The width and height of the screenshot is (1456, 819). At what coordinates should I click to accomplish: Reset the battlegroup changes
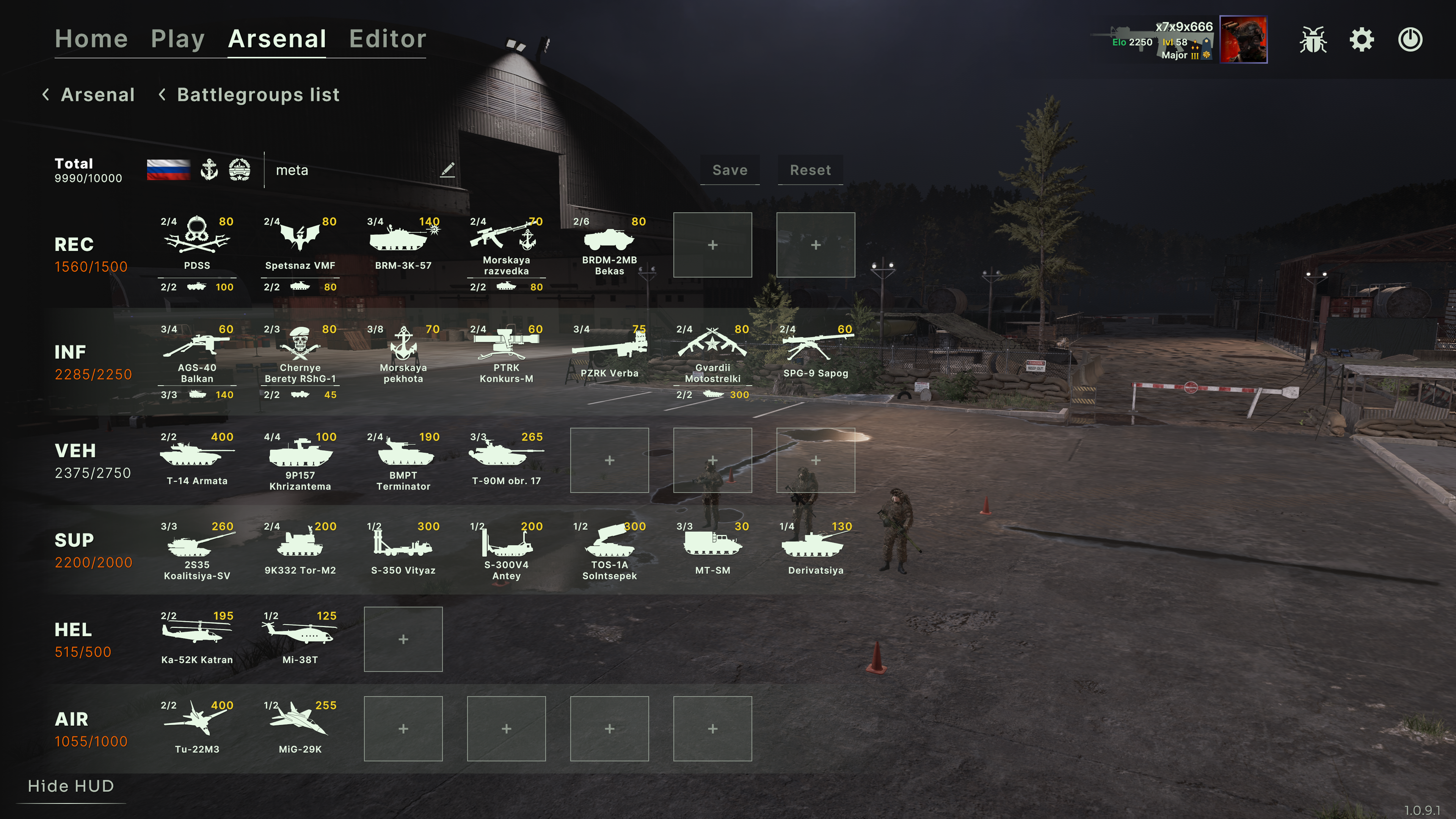point(810,170)
